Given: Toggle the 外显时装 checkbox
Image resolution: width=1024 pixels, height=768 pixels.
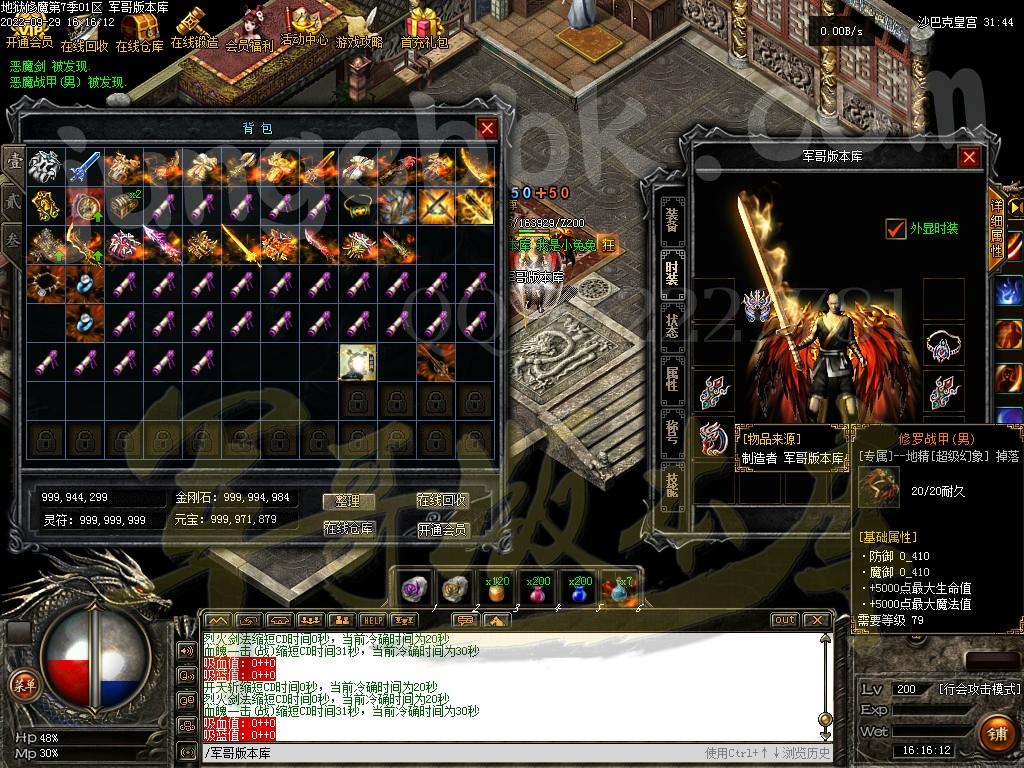Looking at the screenshot, I should (x=896, y=229).
